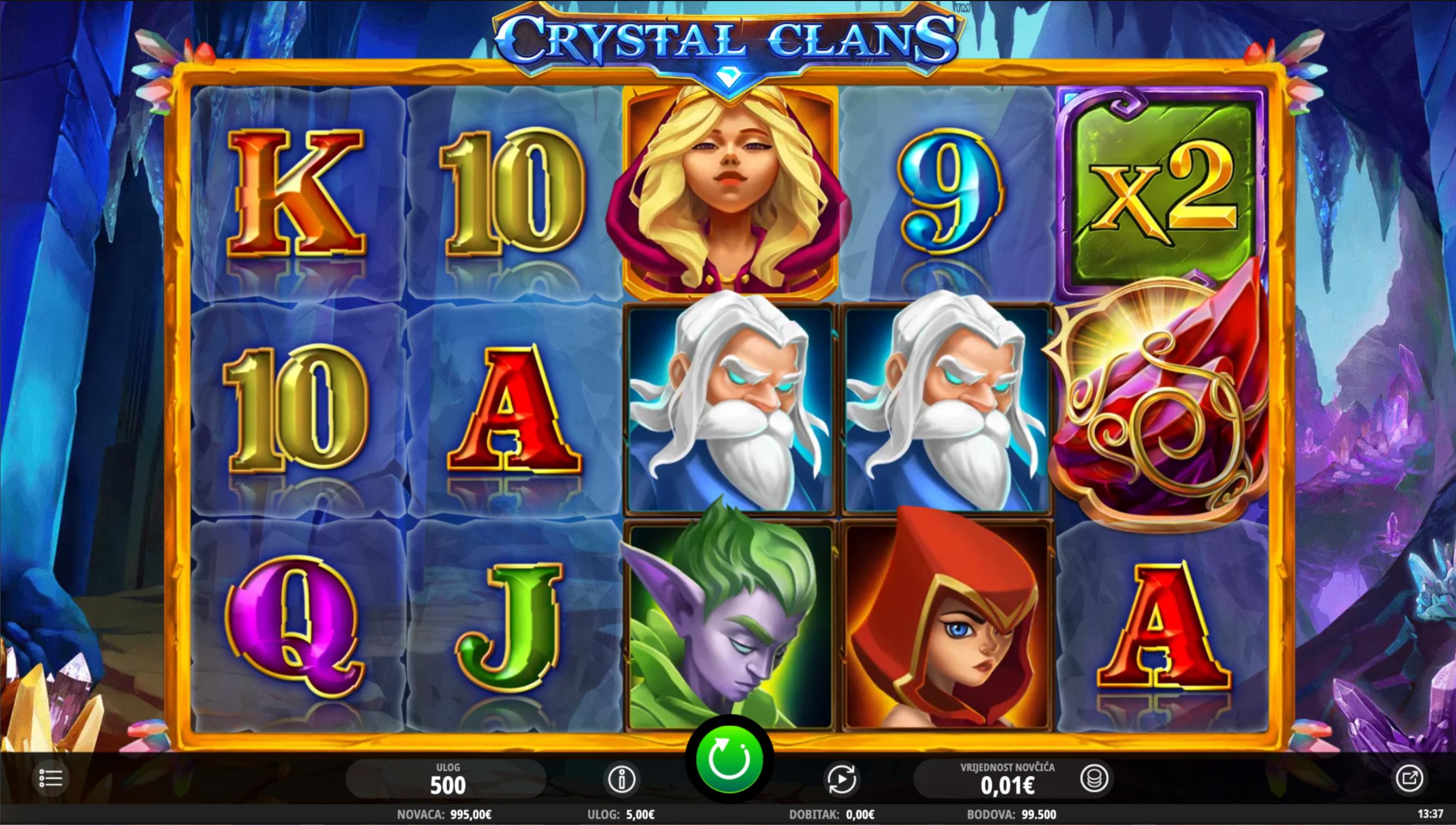Screen dimensions: 1456x825
Task: Exit the game via the external-link icon
Action: pos(1408,778)
